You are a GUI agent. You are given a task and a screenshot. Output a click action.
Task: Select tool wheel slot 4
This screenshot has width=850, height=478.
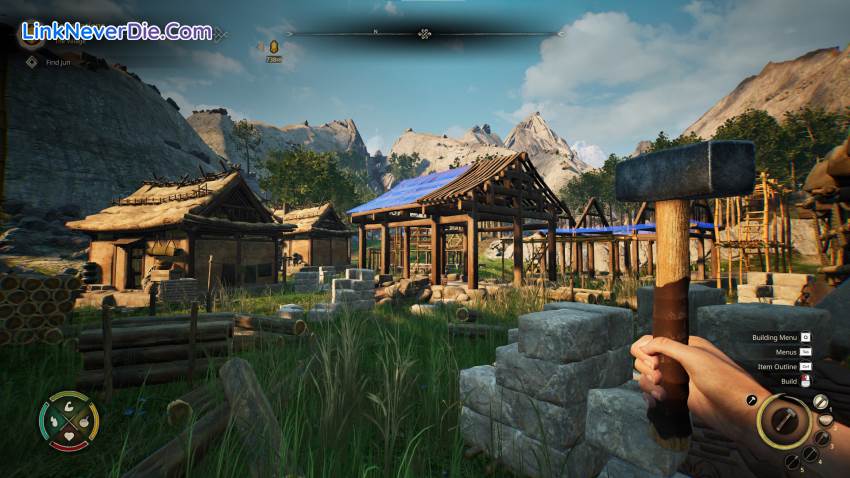(808, 453)
